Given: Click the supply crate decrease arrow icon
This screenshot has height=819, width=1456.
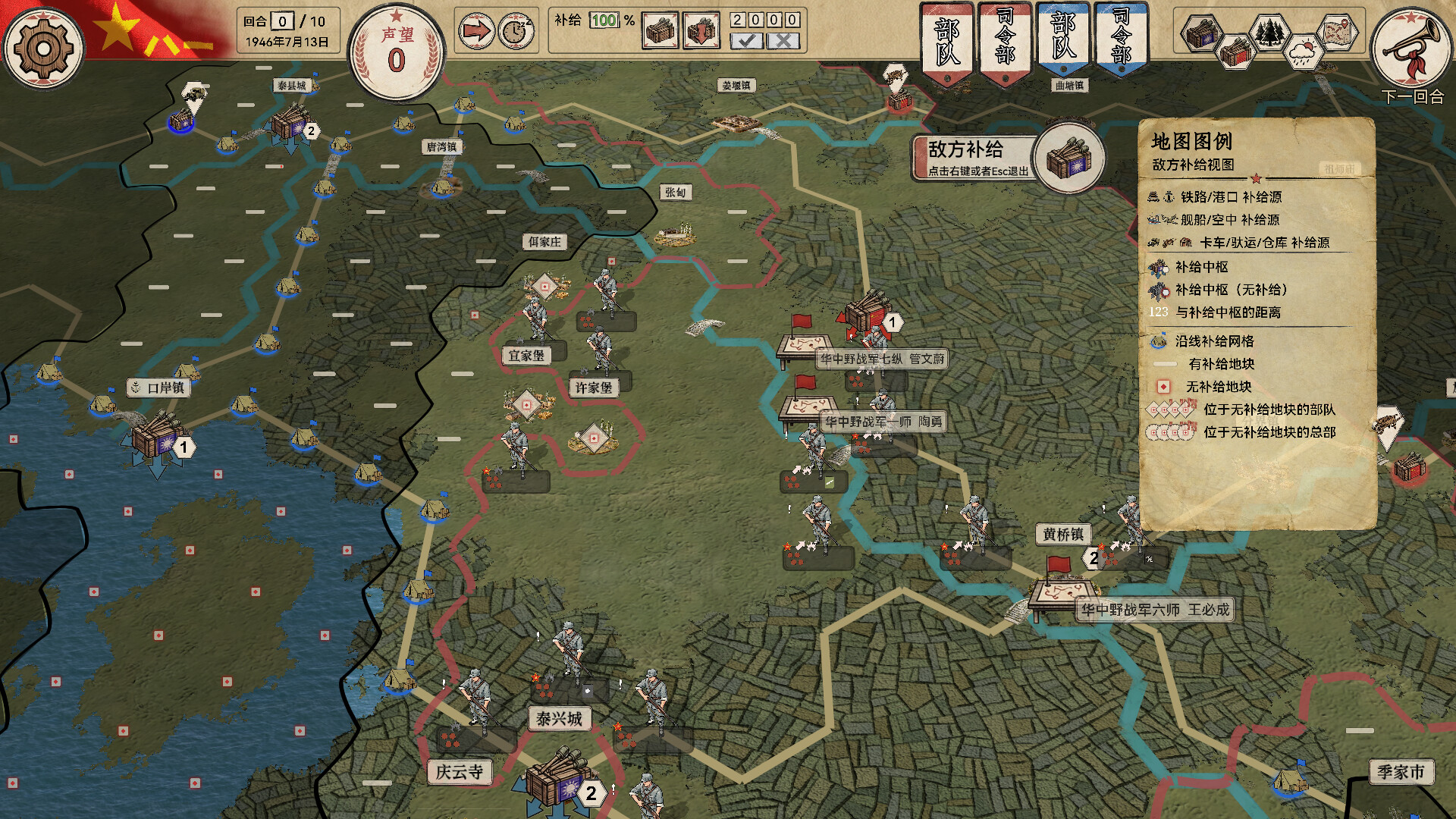Looking at the screenshot, I should (x=703, y=29).
